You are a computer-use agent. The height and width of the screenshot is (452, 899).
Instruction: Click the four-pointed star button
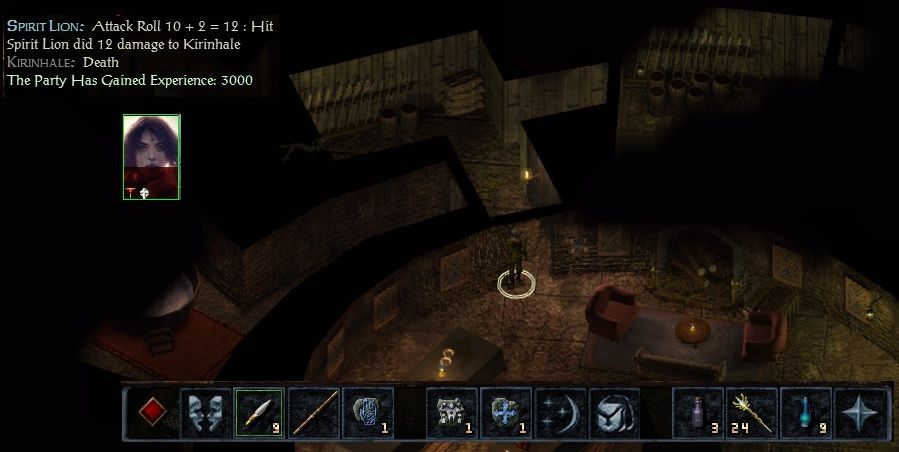859,412
